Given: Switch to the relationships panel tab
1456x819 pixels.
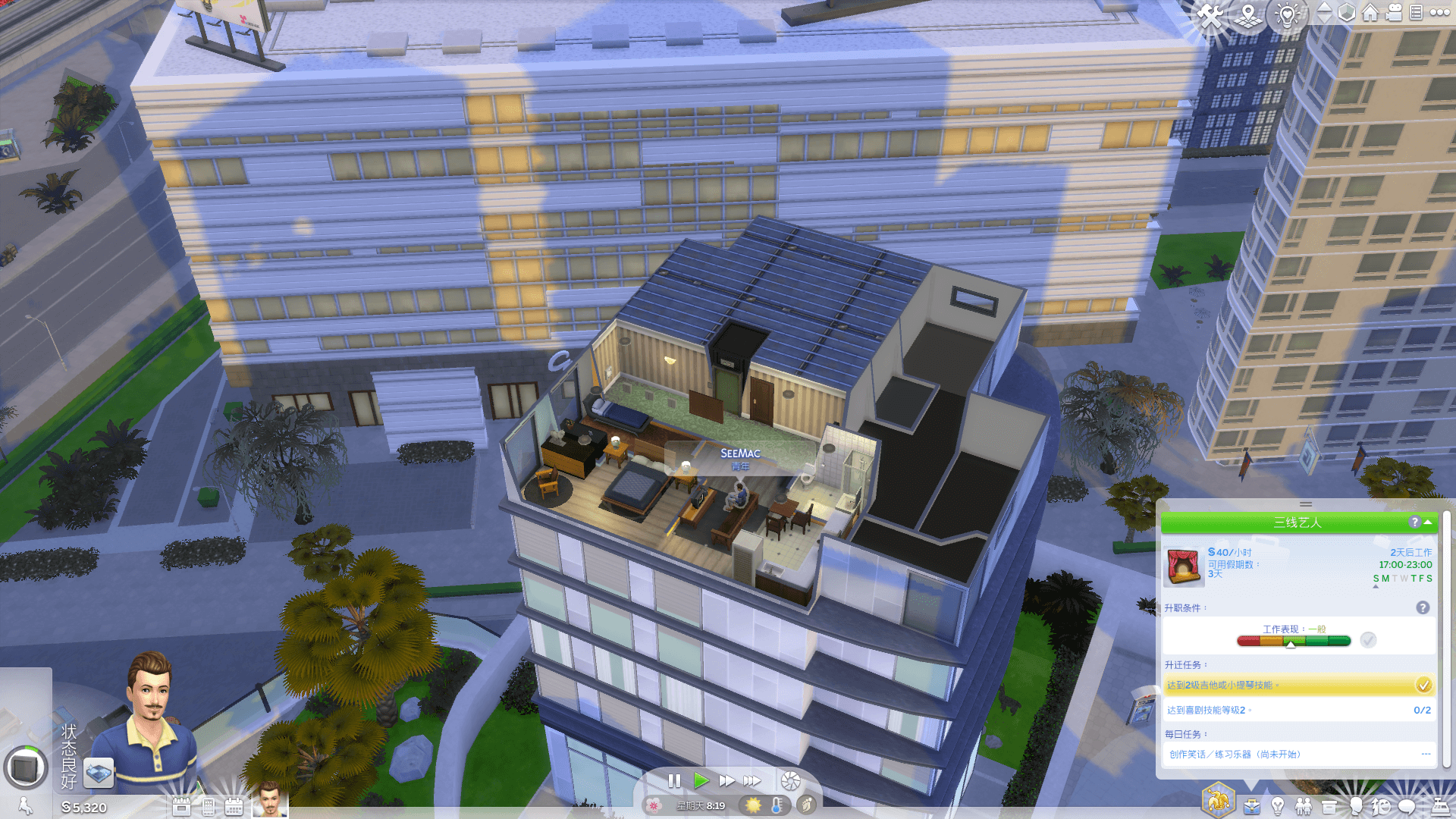Looking at the screenshot, I should pos(1303,806).
